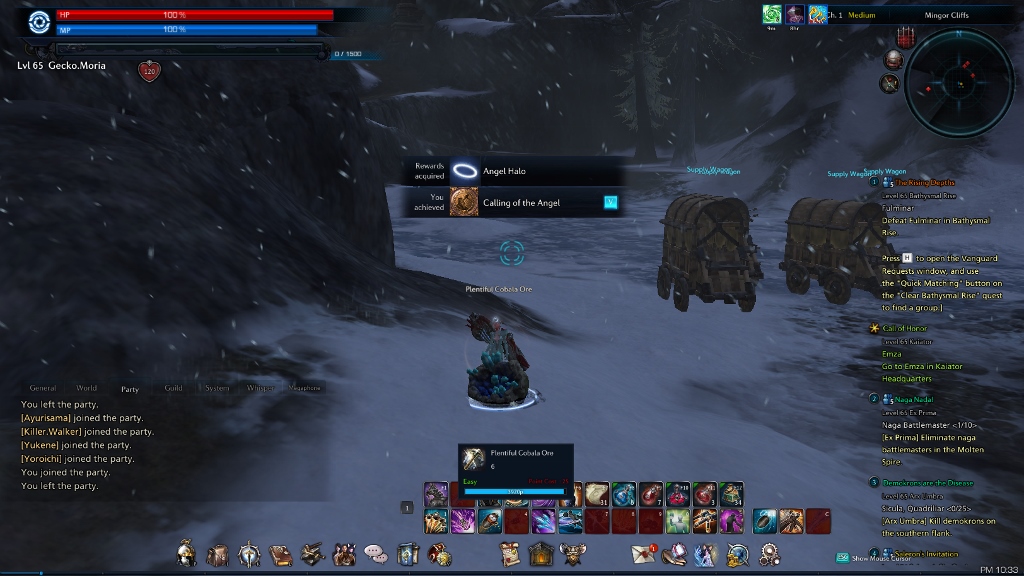Image resolution: width=1024 pixels, height=576 pixels.
Task: Open the backpack inventory icon
Action: click(x=217, y=553)
